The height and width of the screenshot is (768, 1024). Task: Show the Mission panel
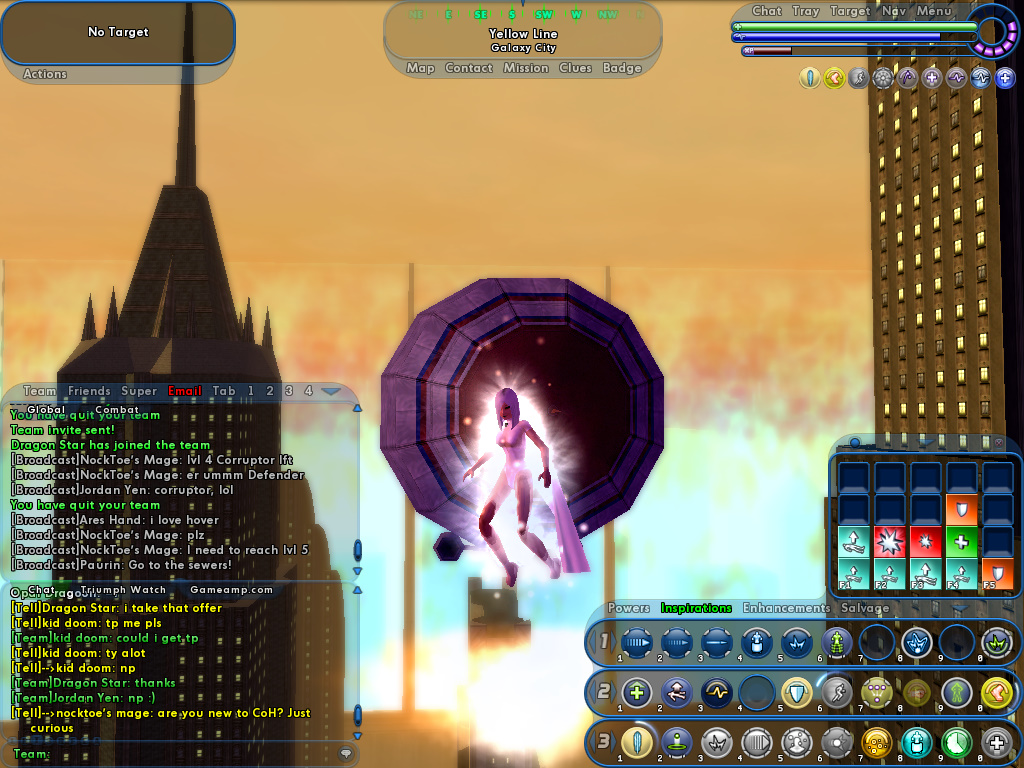click(526, 68)
